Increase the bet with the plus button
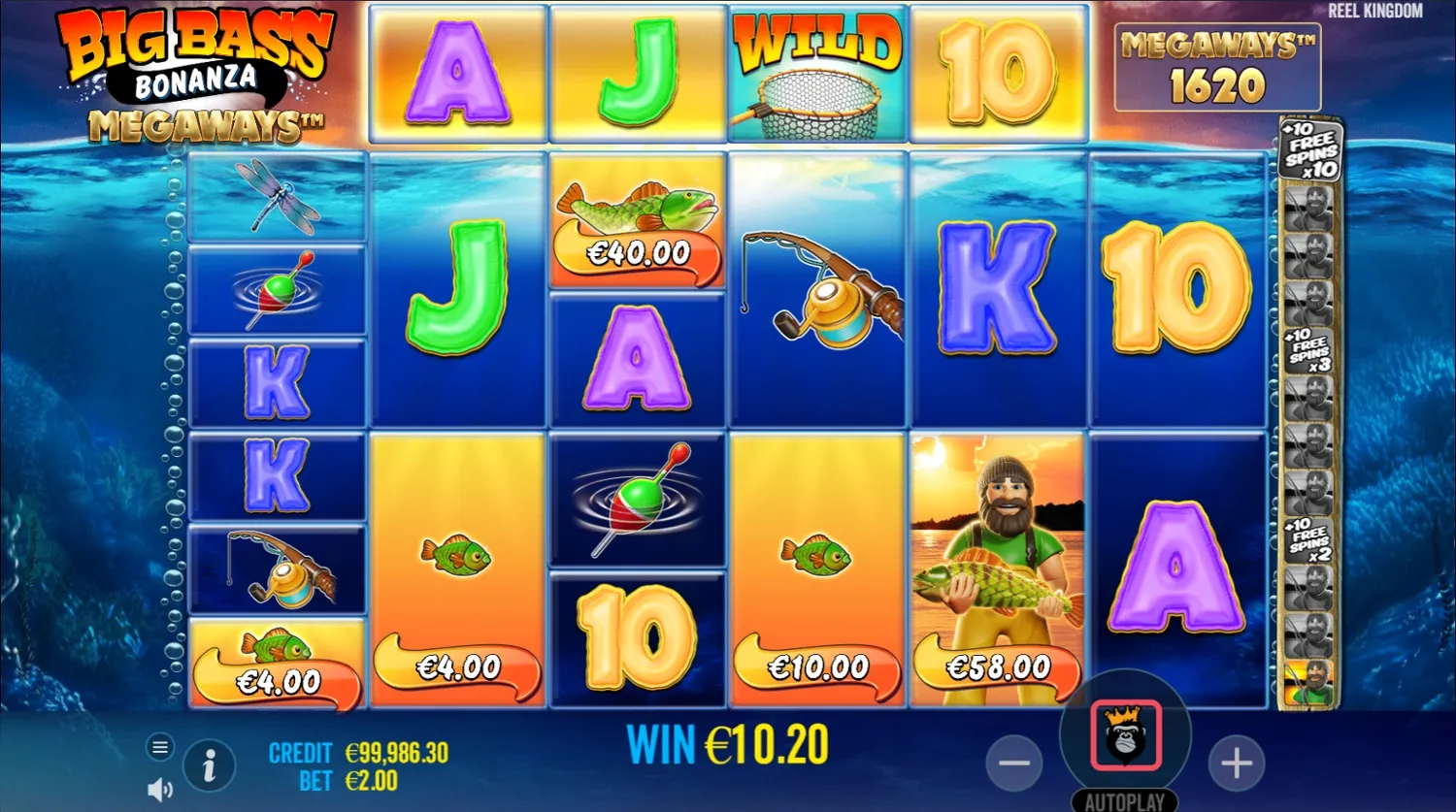 point(1235,764)
